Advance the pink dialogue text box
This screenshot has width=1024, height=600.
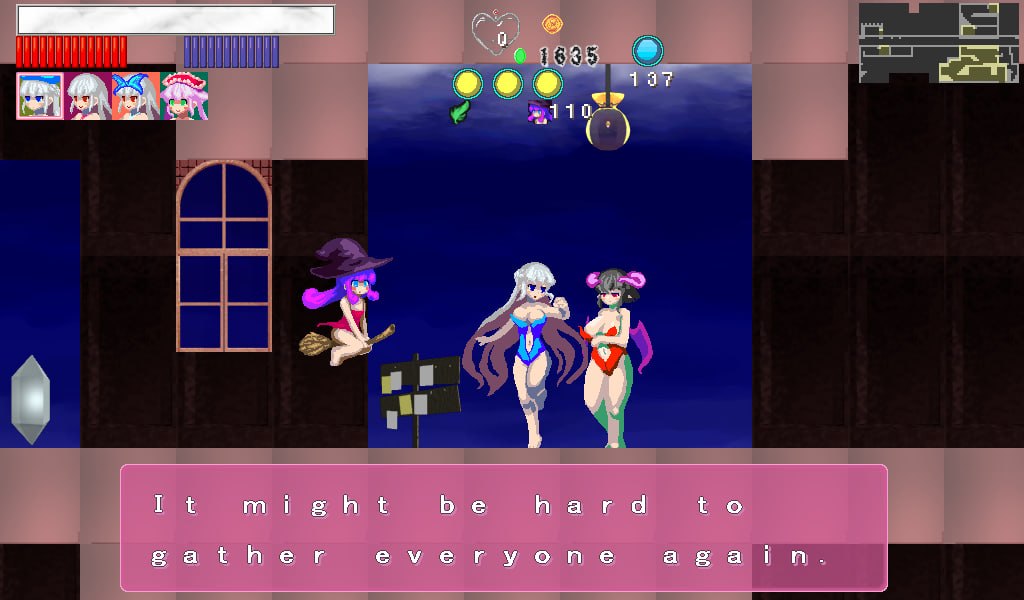pyautogui.click(x=504, y=528)
